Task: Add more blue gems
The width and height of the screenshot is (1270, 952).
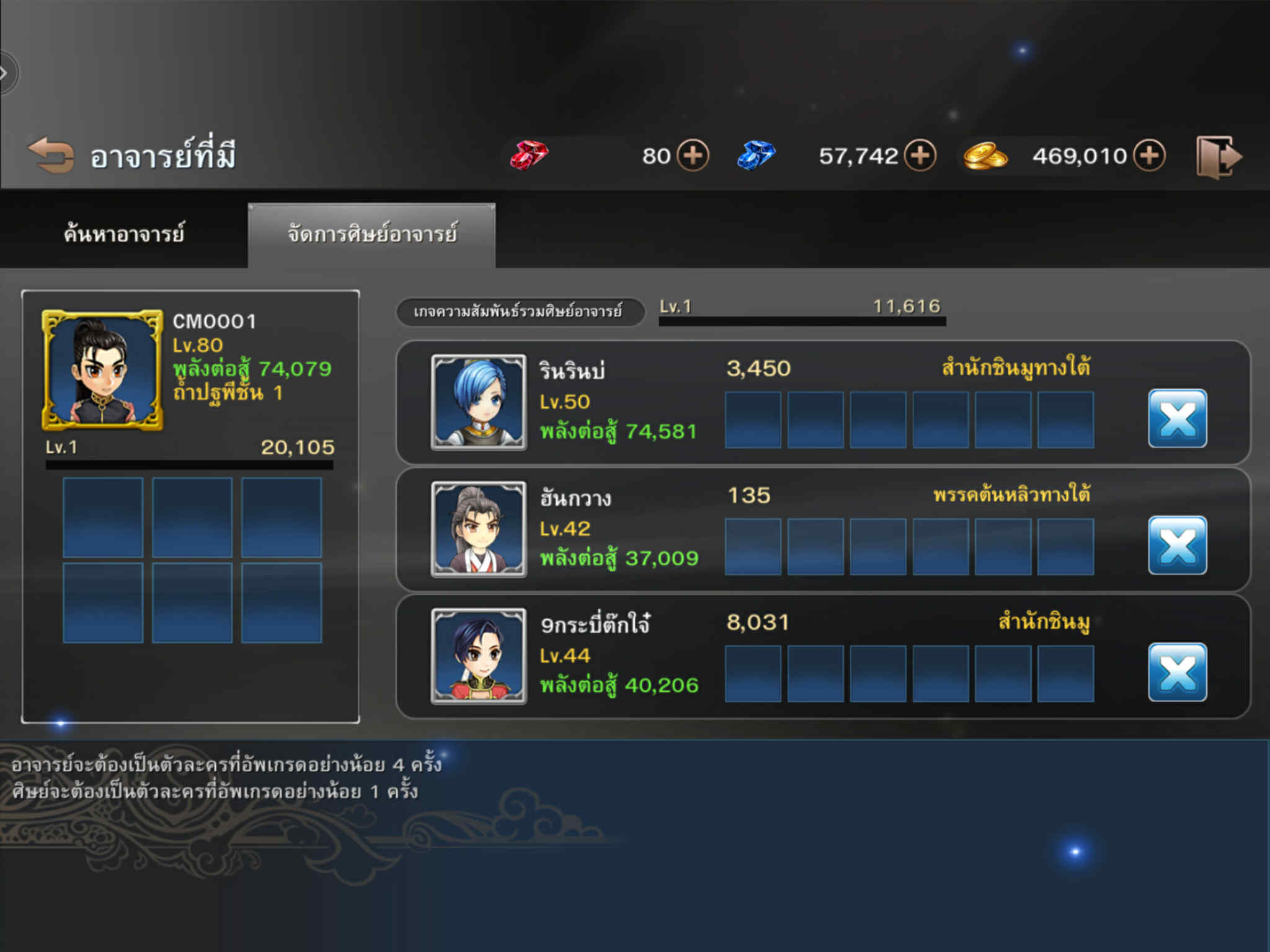Action: pyautogui.click(x=920, y=155)
